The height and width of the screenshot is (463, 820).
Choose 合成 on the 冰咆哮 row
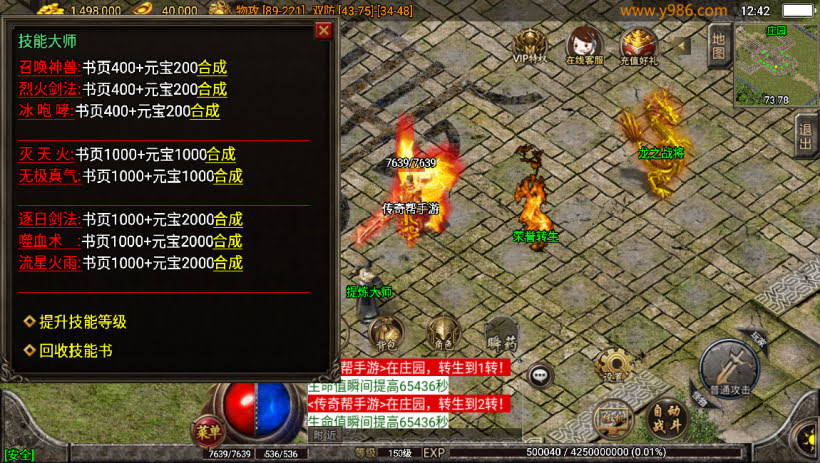[x=205, y=111]
